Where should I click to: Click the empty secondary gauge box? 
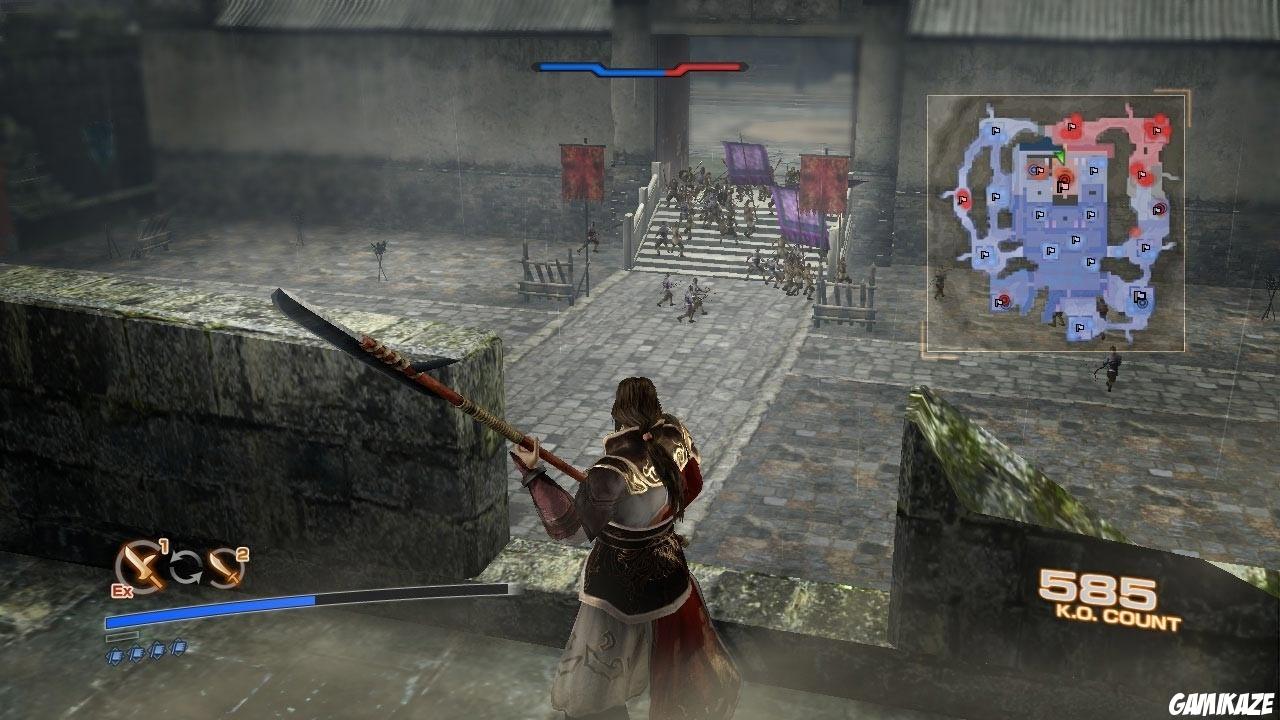pyautogui.click(x=123, y=636)
